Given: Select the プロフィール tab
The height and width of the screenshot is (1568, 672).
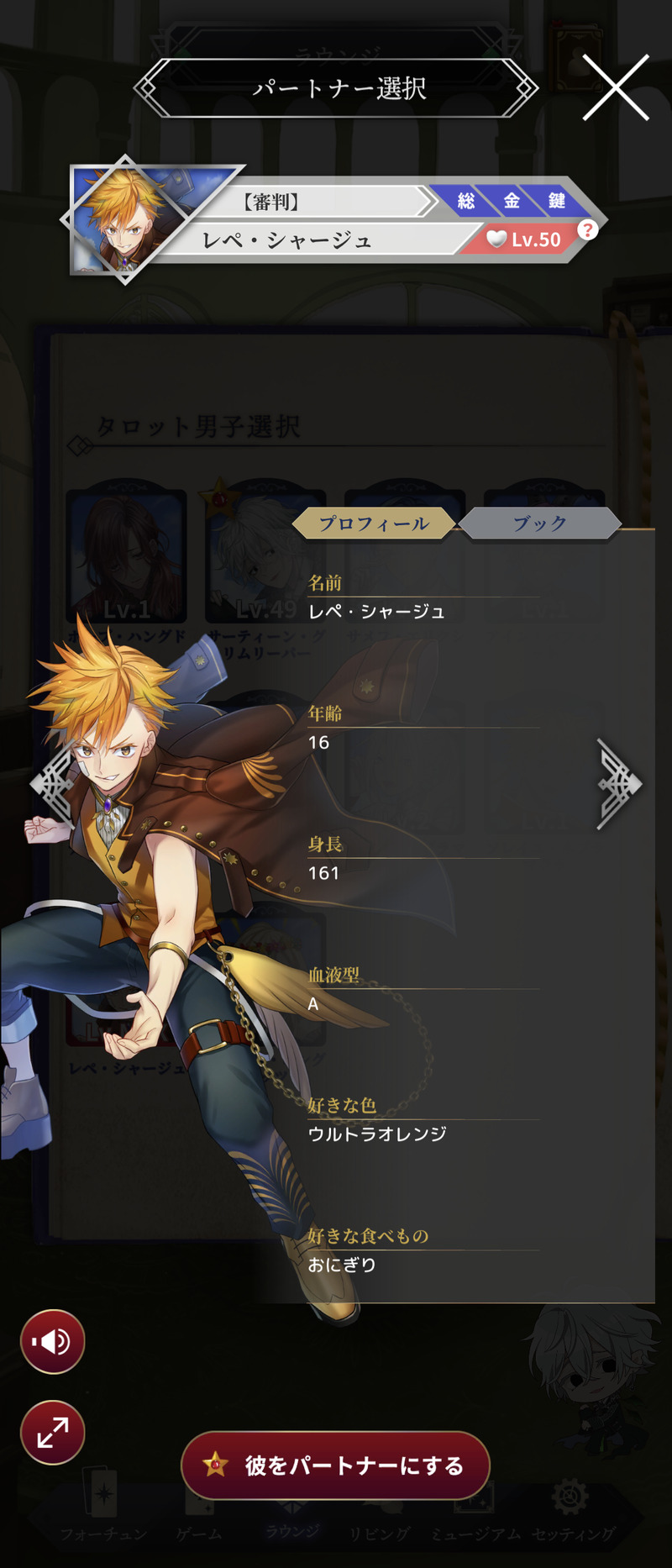Looking at the screenshot, I should (x=374, y=524).
